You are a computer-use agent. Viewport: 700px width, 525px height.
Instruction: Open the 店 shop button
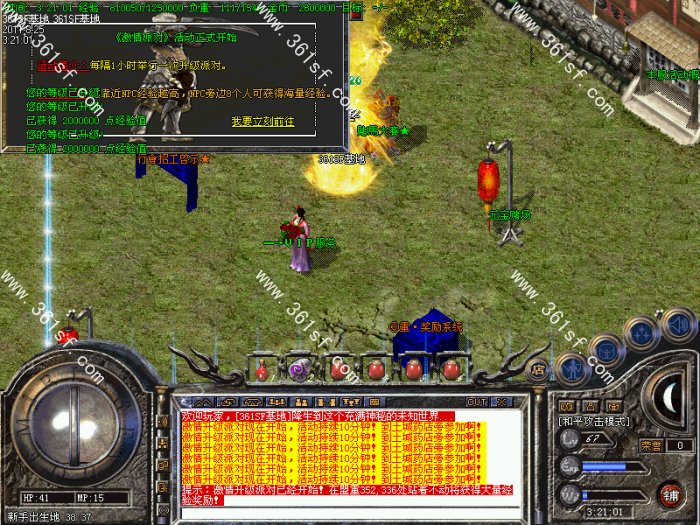point(538,367)
